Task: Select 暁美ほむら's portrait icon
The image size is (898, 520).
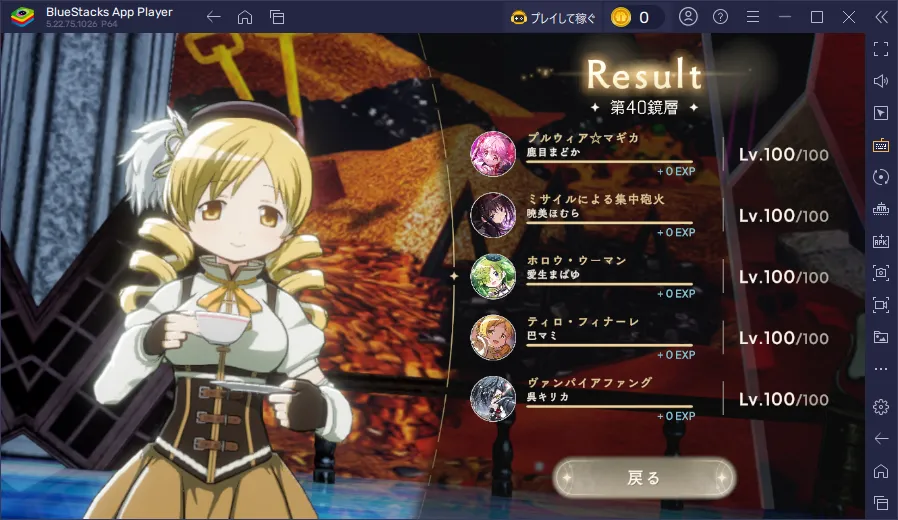Action: (x=493, y=214)
